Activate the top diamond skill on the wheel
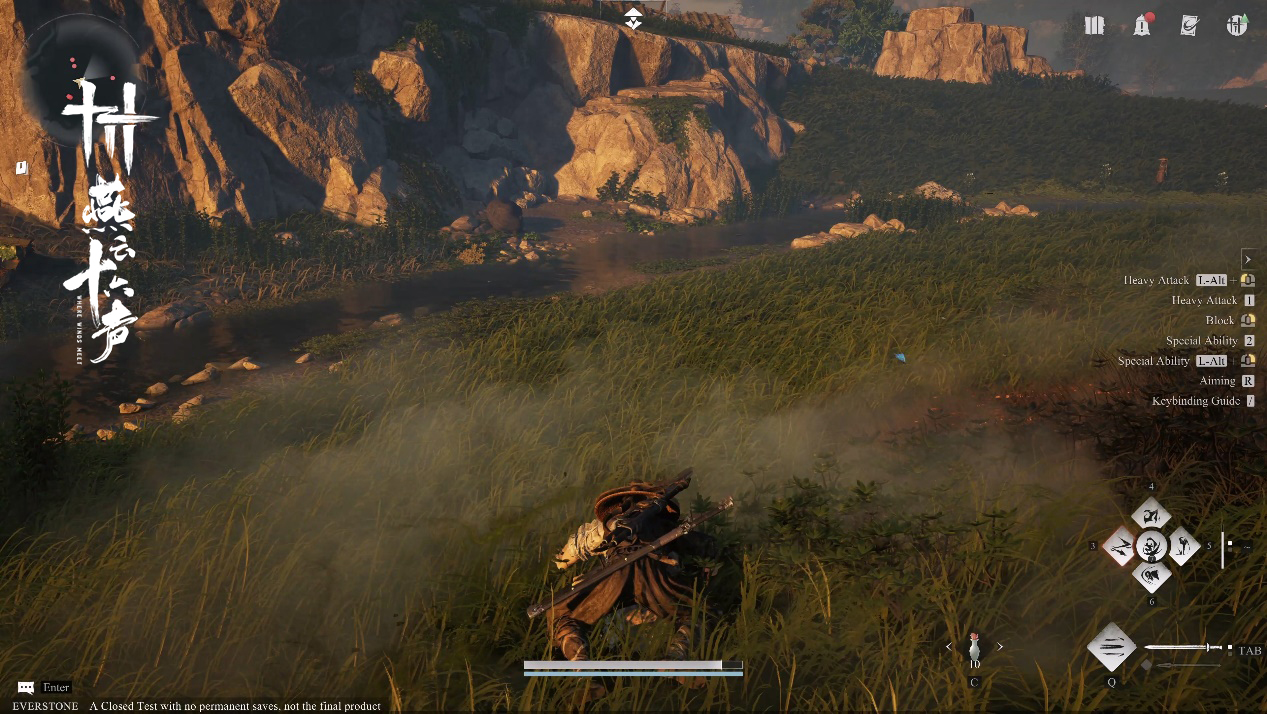 tap(1152, 516)
